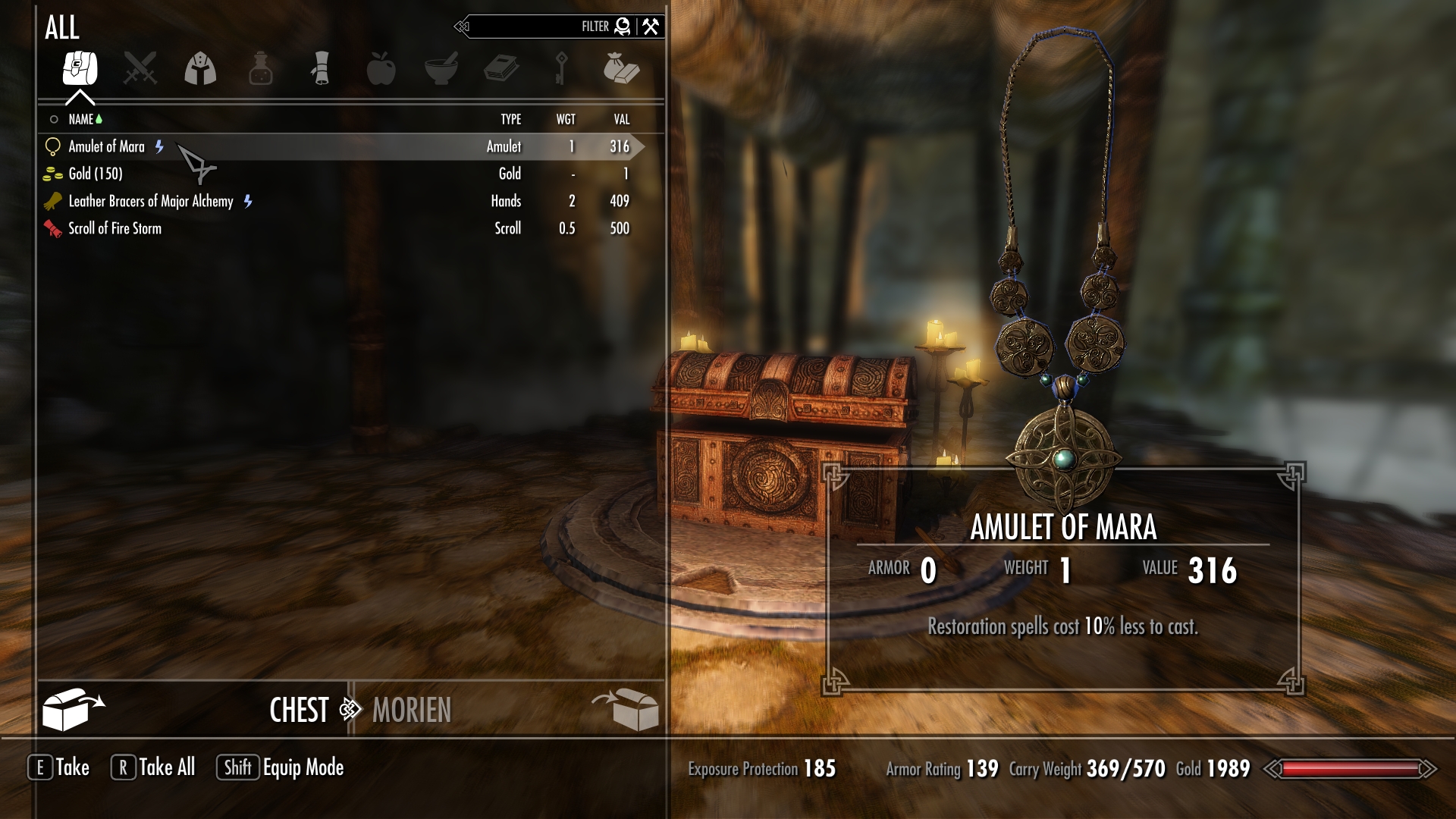1456x819 pixels.
Task: Show the ingredients mortar category tab
Action: click(441, 68)
